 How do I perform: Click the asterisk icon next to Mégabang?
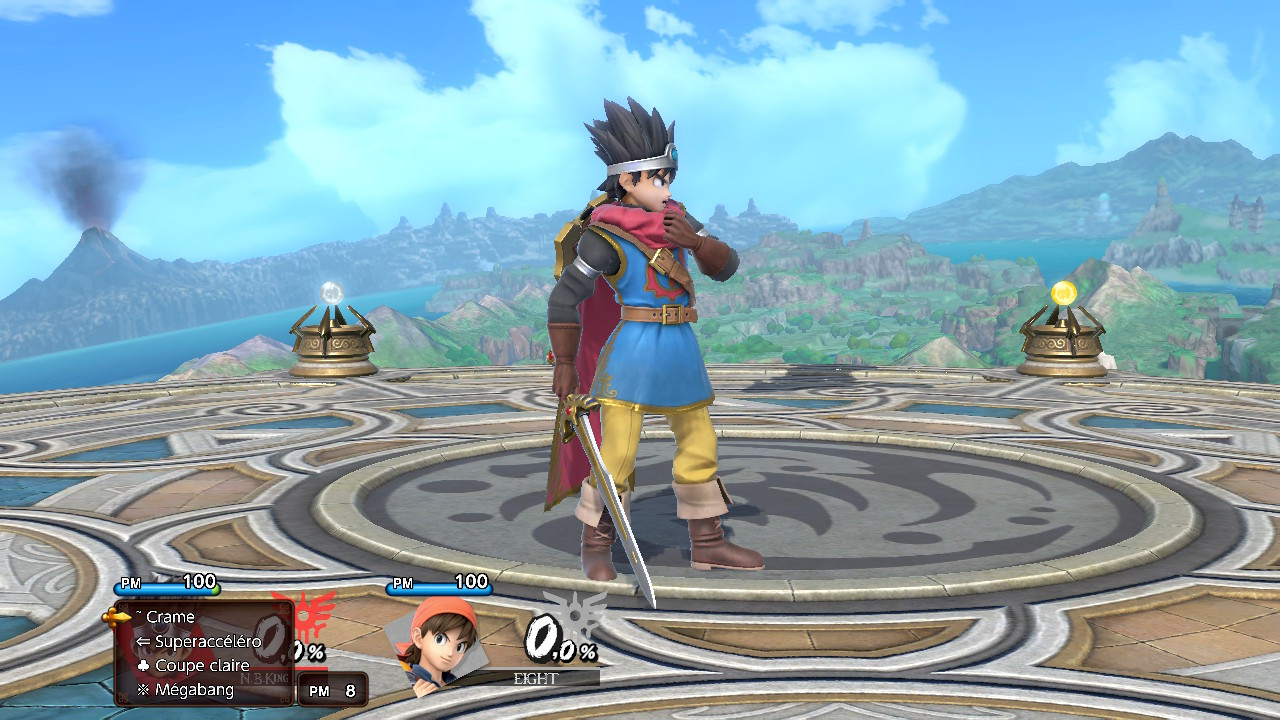(144, 689)
